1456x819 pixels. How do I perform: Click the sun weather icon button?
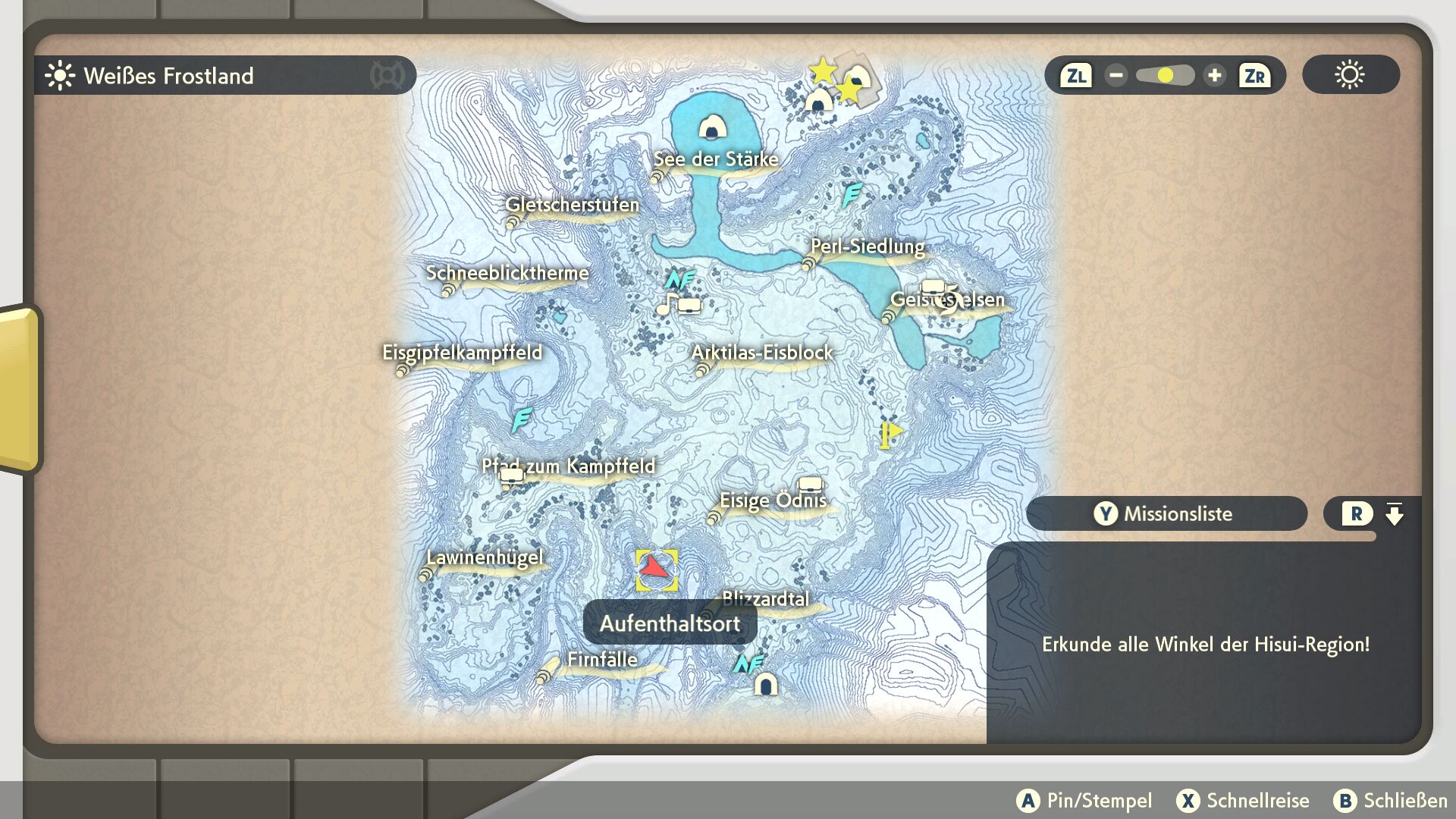tap(1350, 75)
